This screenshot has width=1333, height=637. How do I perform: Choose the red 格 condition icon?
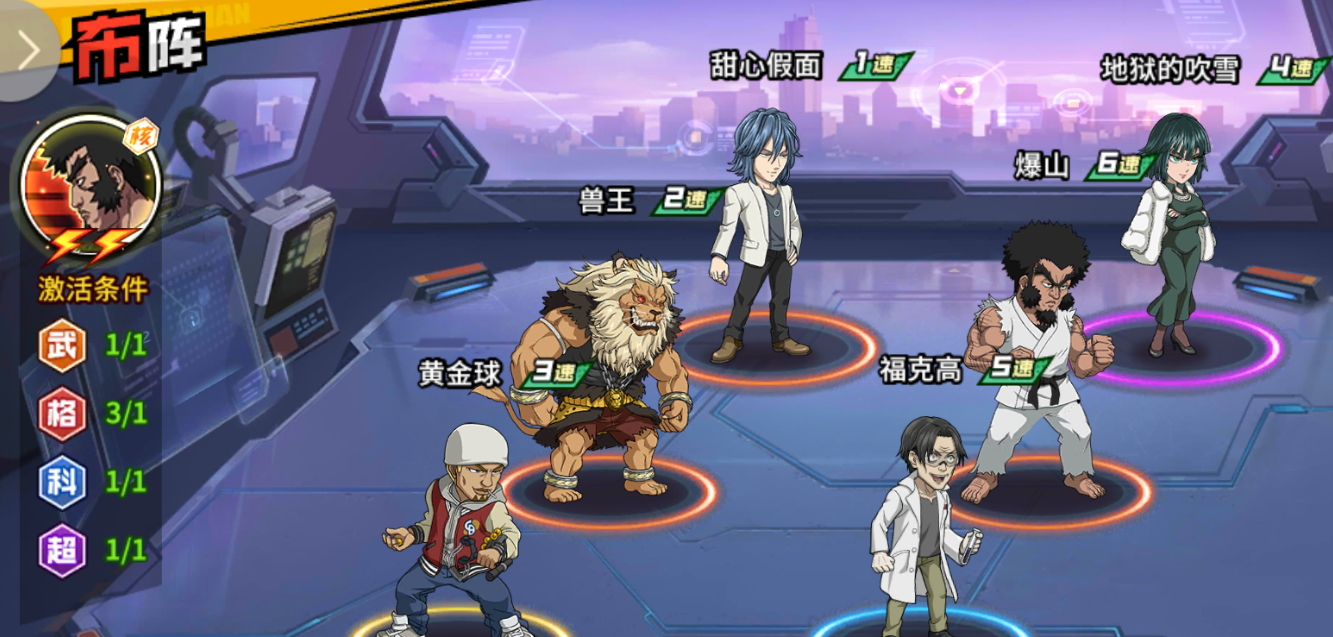tap(62, 413)
